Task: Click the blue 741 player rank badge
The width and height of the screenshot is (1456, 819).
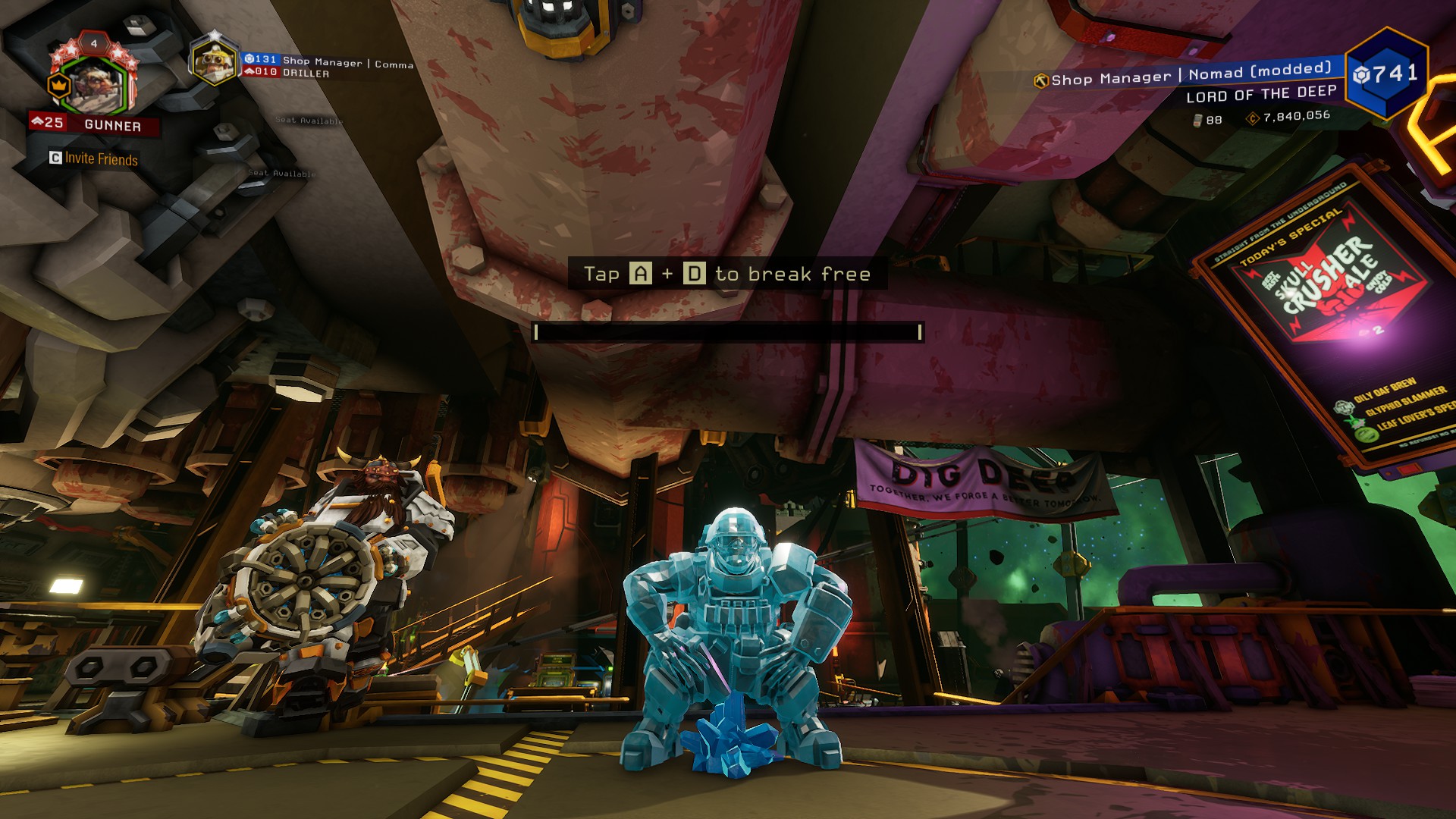Action: [1387, 74]
